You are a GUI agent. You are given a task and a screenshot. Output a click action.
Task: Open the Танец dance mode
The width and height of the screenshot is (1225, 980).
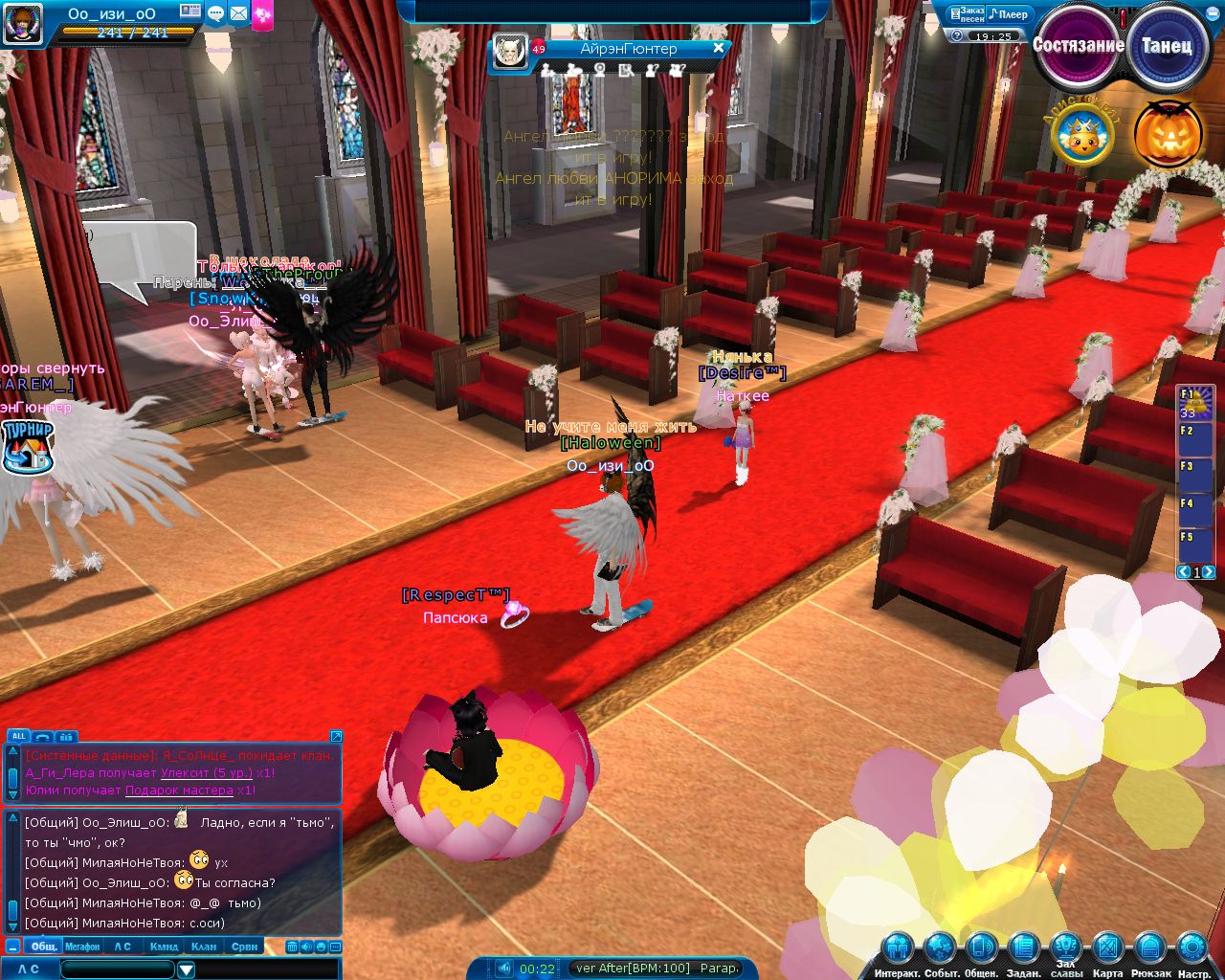(1167, 45)
